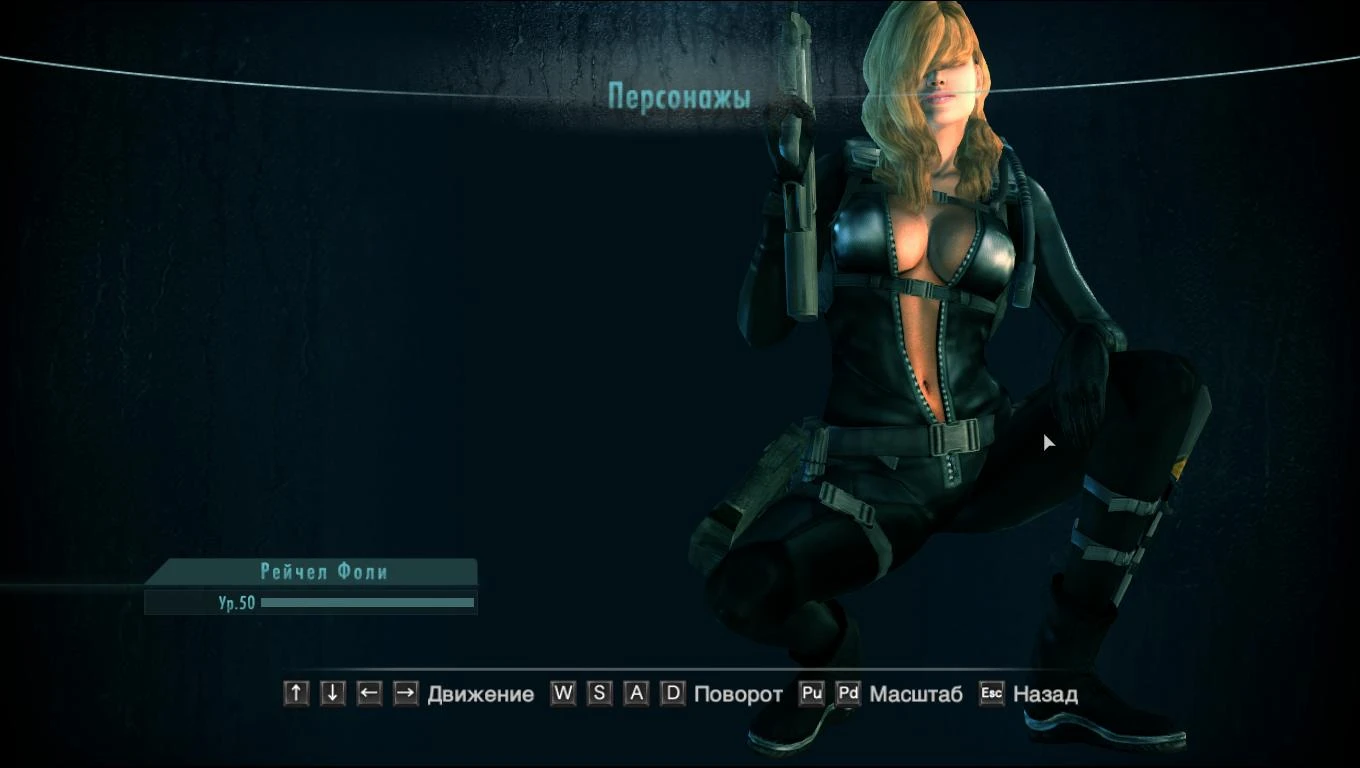Screen dimensions: 1360x768
Task: Click the up arrow key icon for movement
Action: point(295,693)
